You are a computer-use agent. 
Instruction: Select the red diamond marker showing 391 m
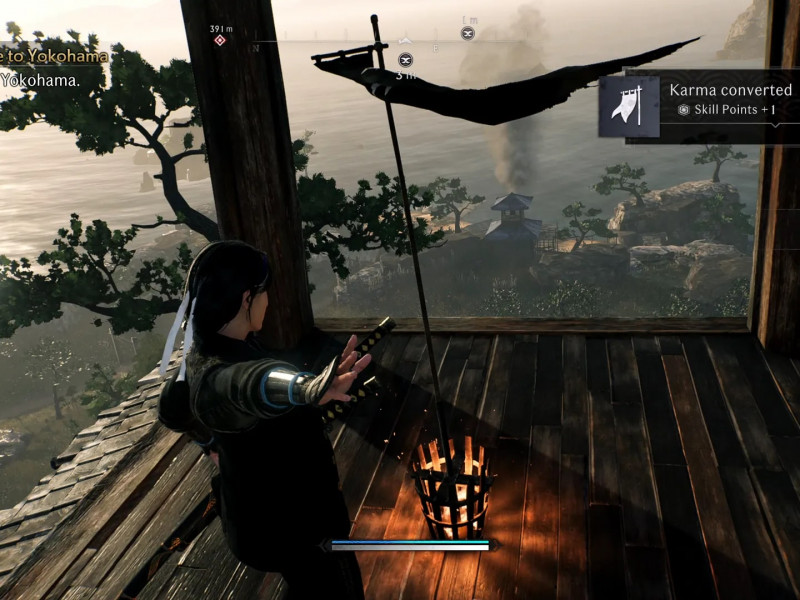click(x=220, y=40)
